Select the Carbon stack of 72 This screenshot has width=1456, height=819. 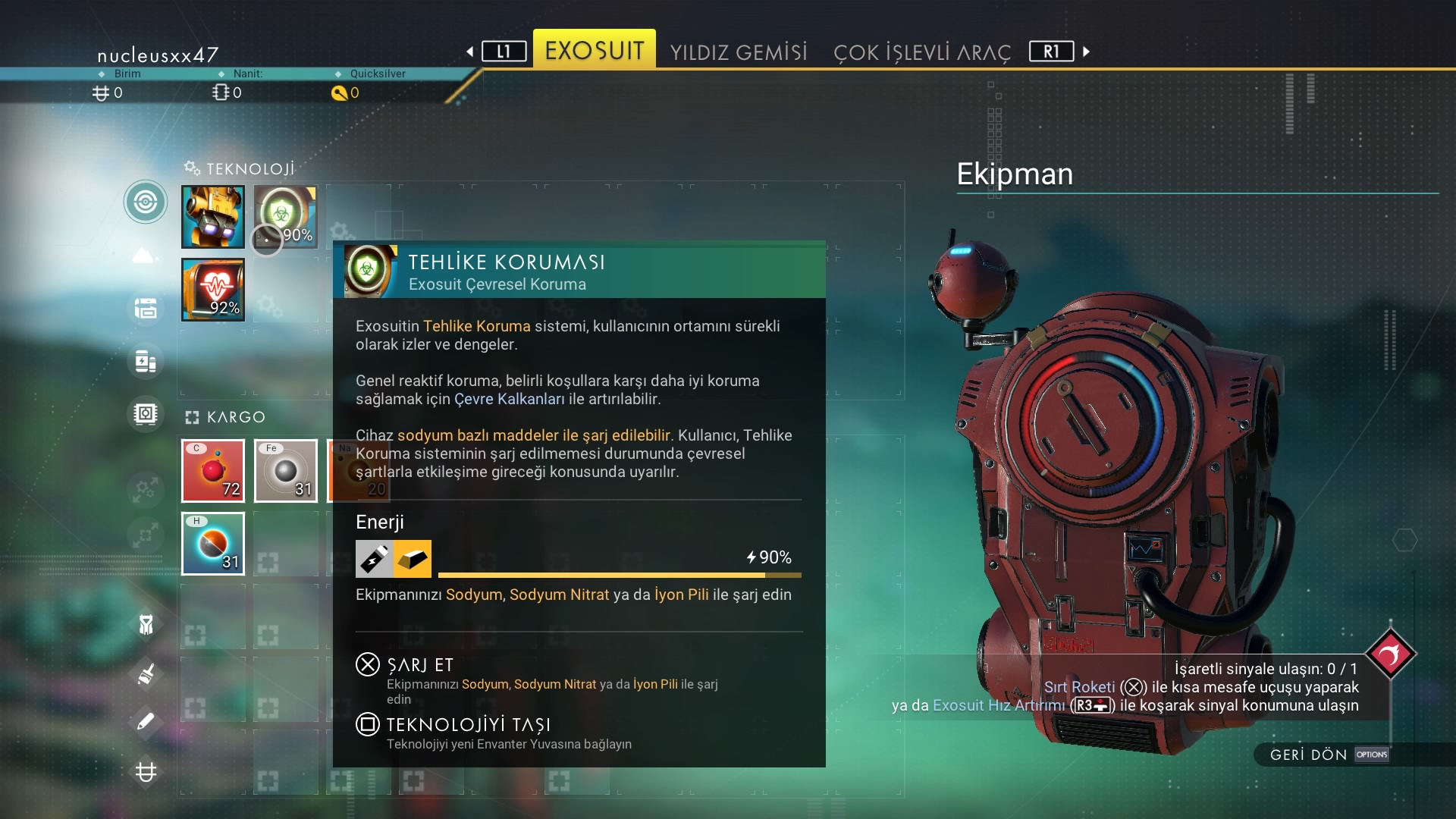(x=213, y=471)
